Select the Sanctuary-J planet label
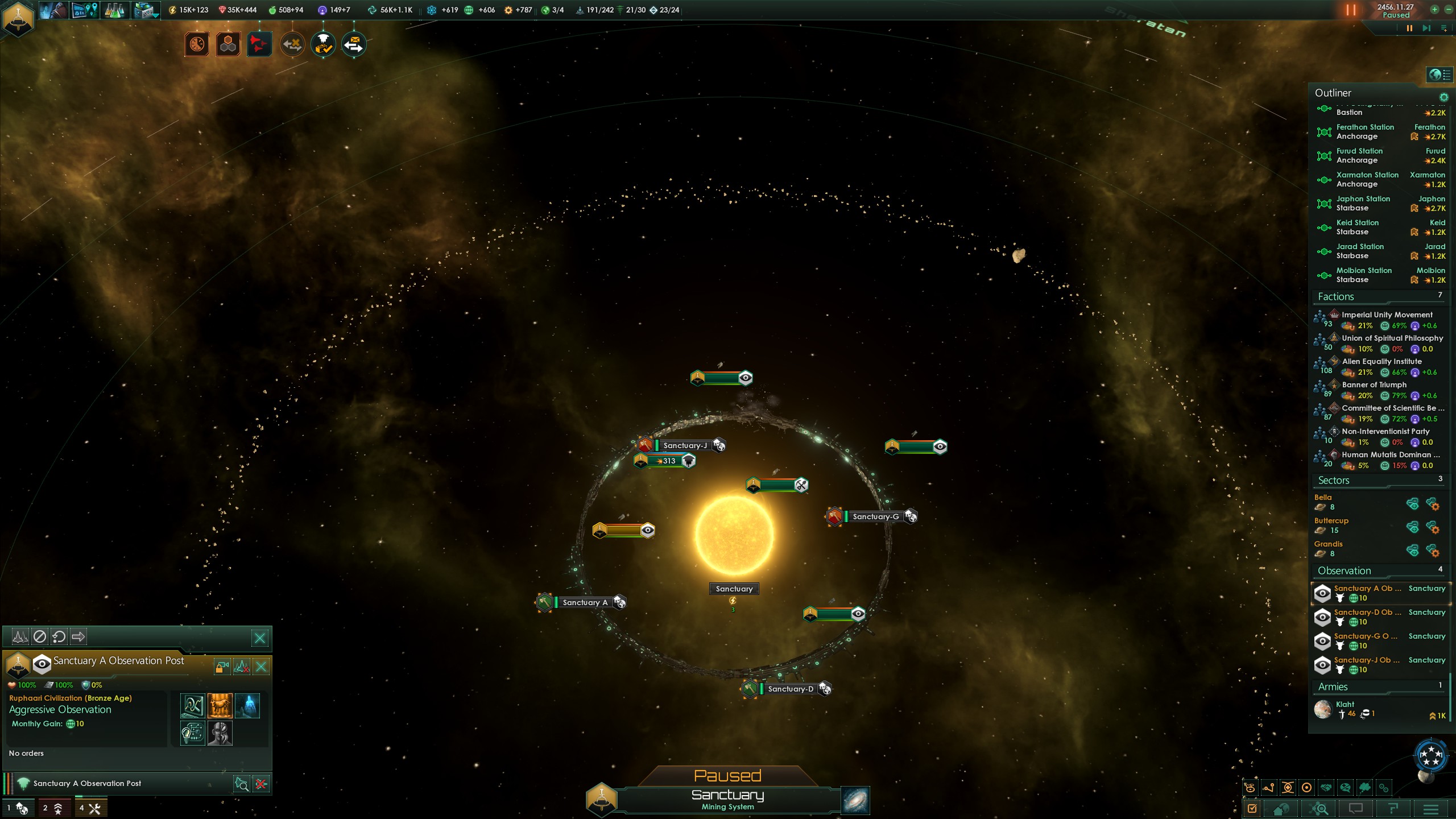The height and width of the screenshot is (819, 1456). click(x=685, y=445)
